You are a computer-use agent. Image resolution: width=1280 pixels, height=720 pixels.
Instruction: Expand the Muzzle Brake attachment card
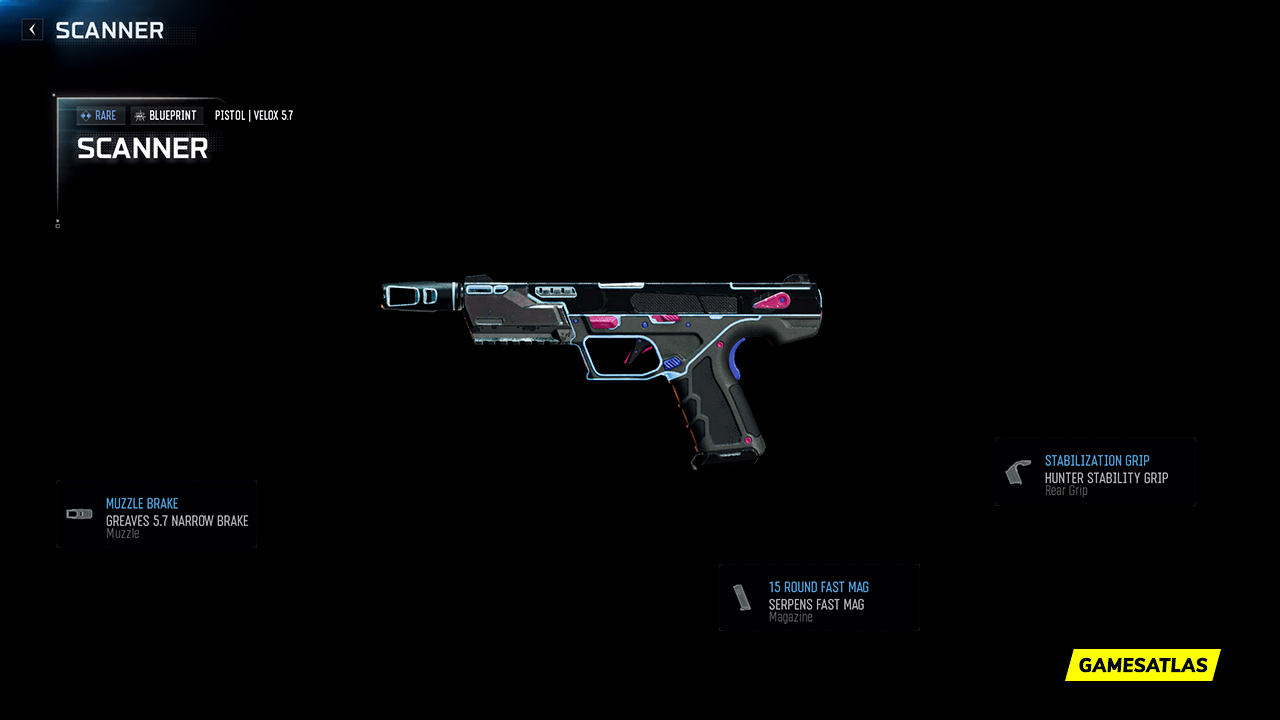tap(156, 513)
